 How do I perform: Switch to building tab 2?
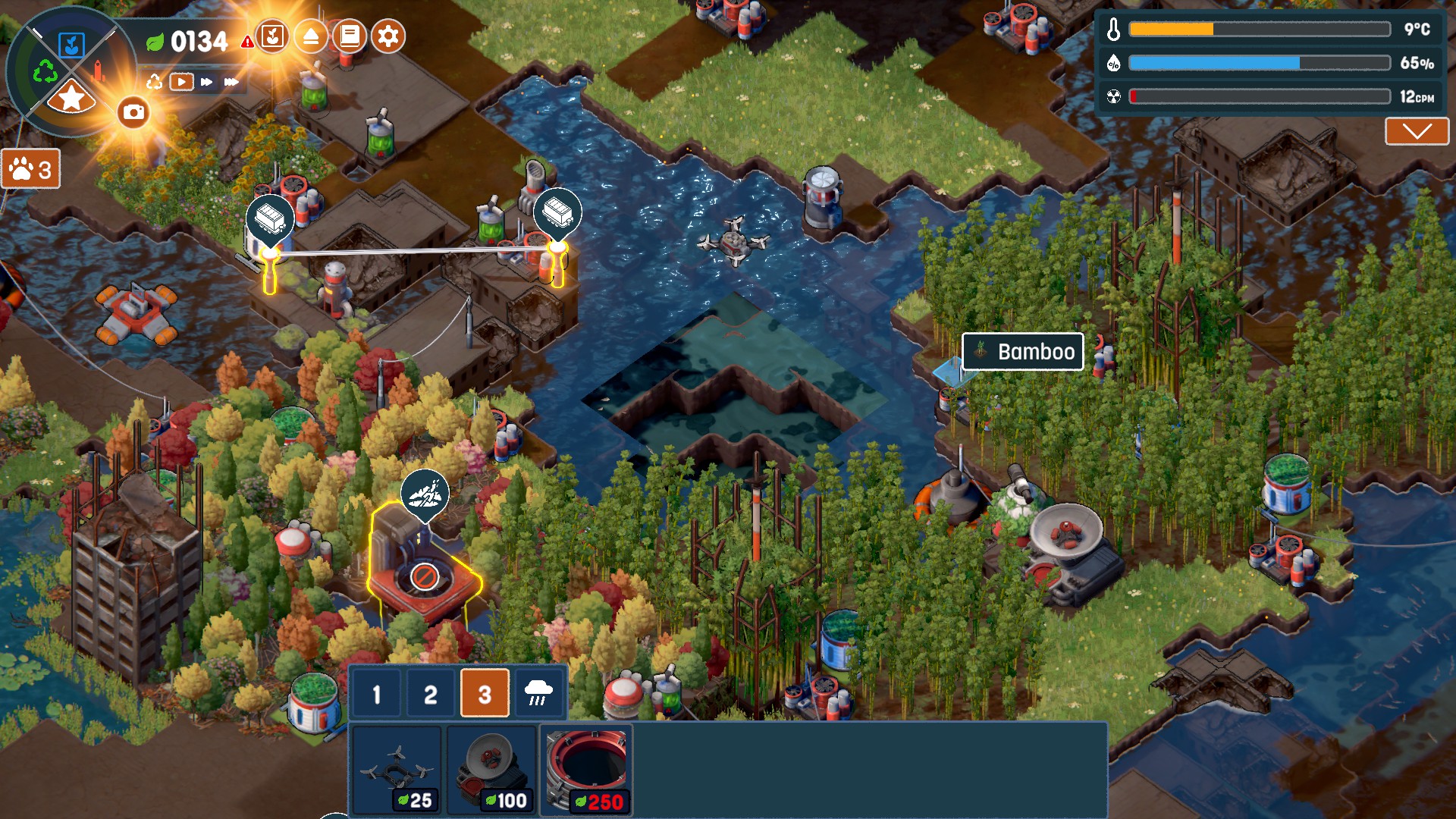point(430,693)
